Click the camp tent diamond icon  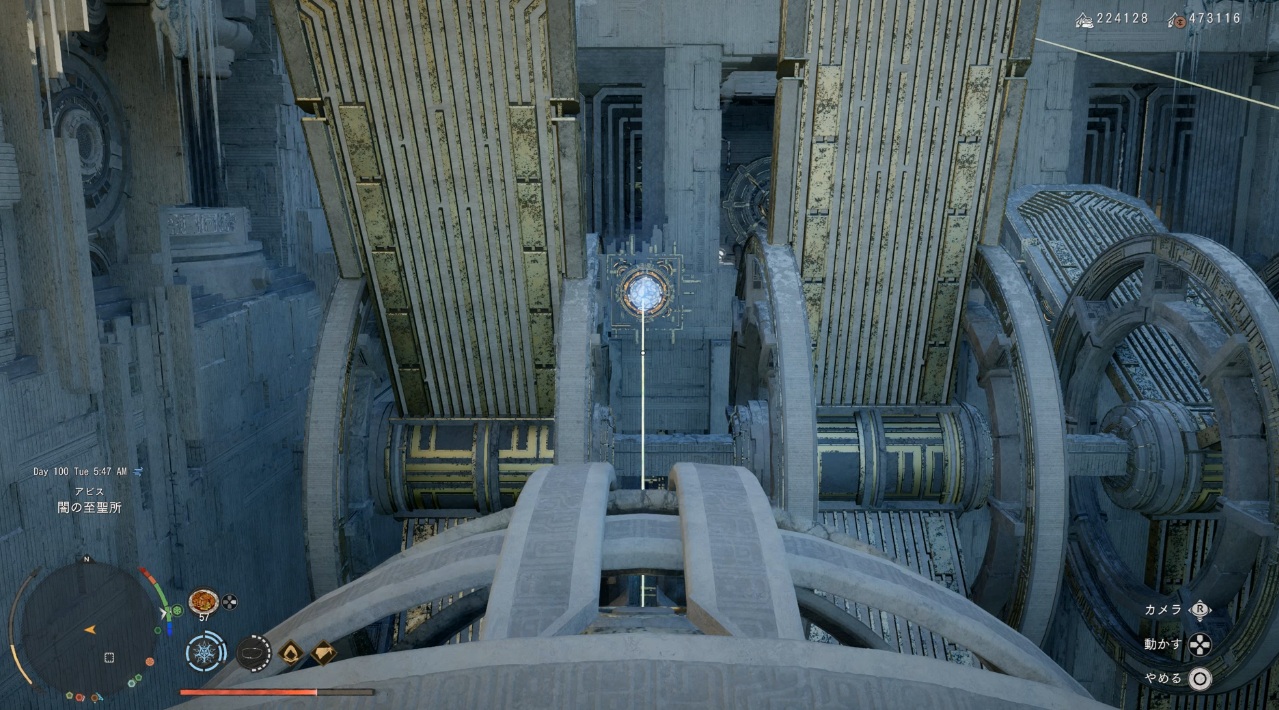coord(323,653)
